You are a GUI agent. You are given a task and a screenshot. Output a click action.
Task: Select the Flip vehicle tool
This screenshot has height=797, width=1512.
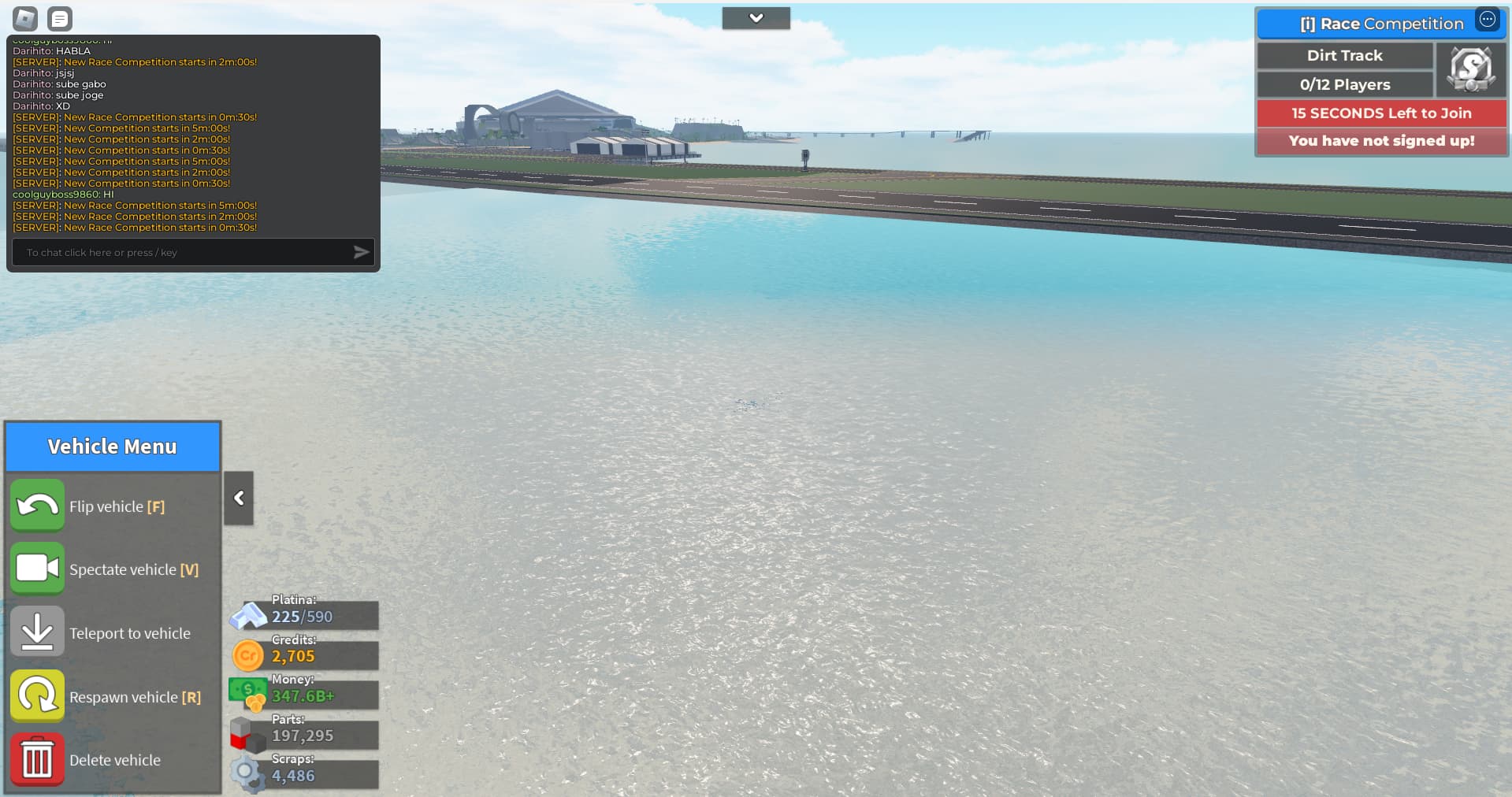point(36,506)
